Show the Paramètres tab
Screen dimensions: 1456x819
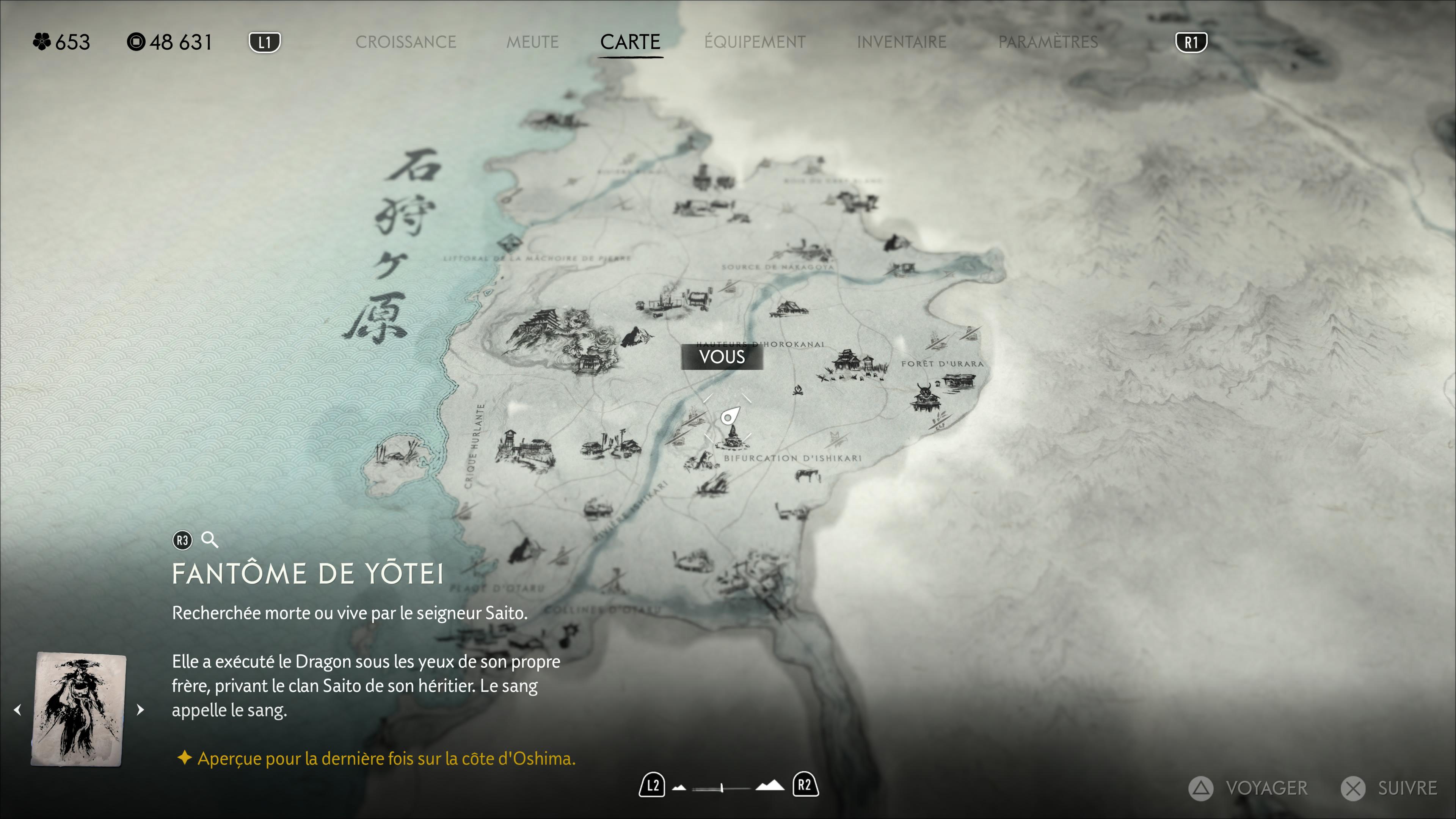tap(1047, 42)
